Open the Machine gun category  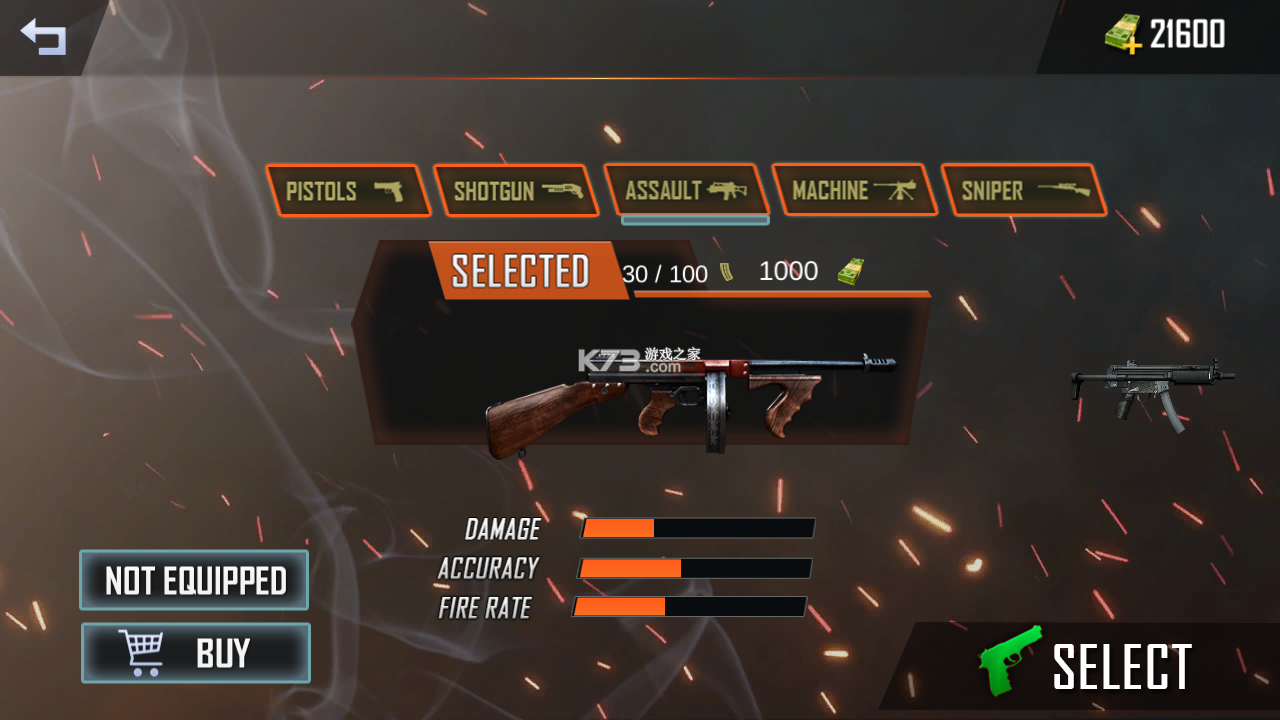pos(853,190)
